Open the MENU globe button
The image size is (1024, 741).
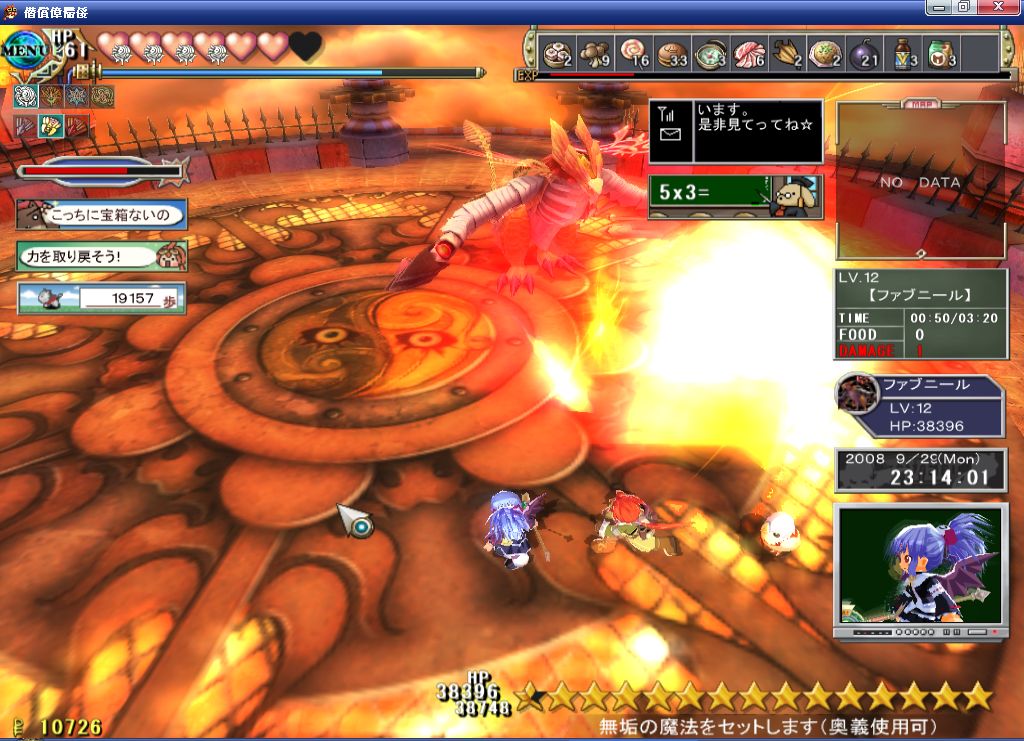point(22,49)
